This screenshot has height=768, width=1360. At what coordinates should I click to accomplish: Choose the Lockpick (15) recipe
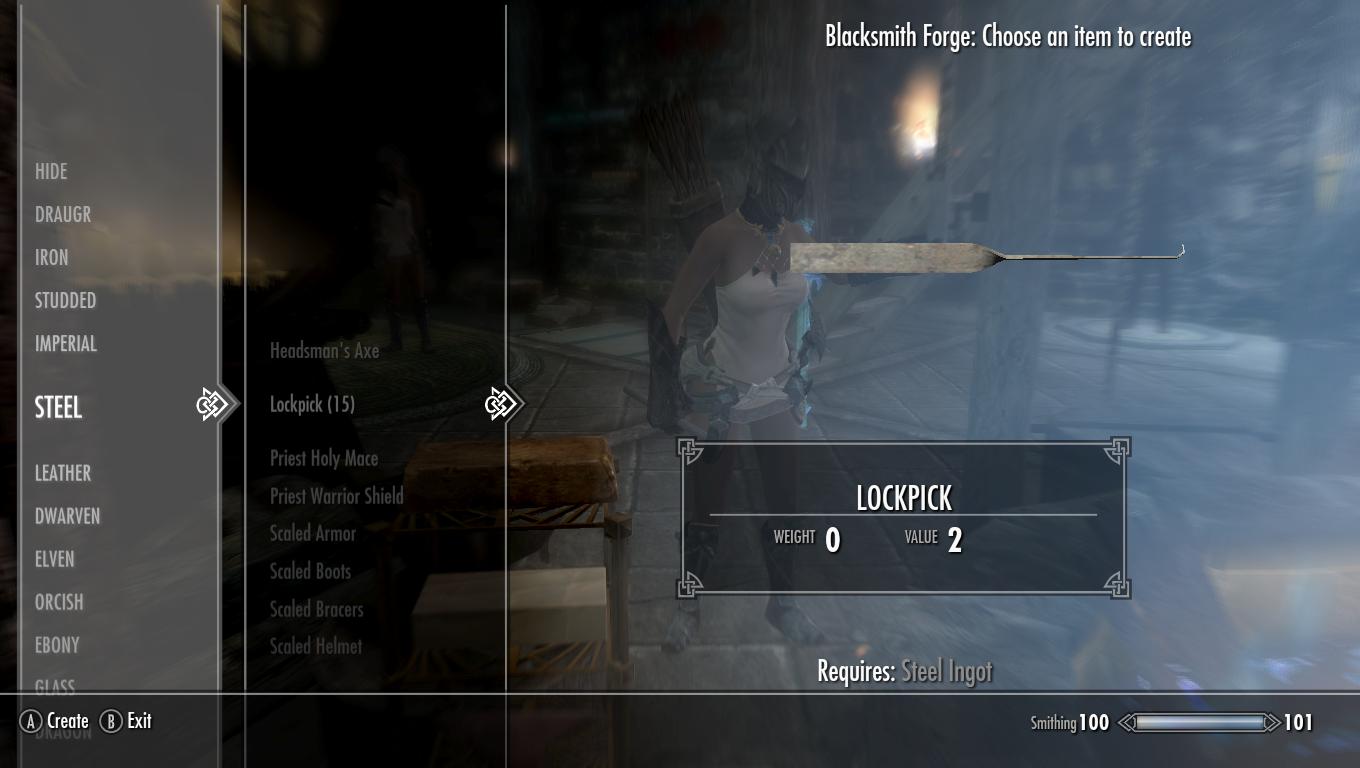coord(312,404)
